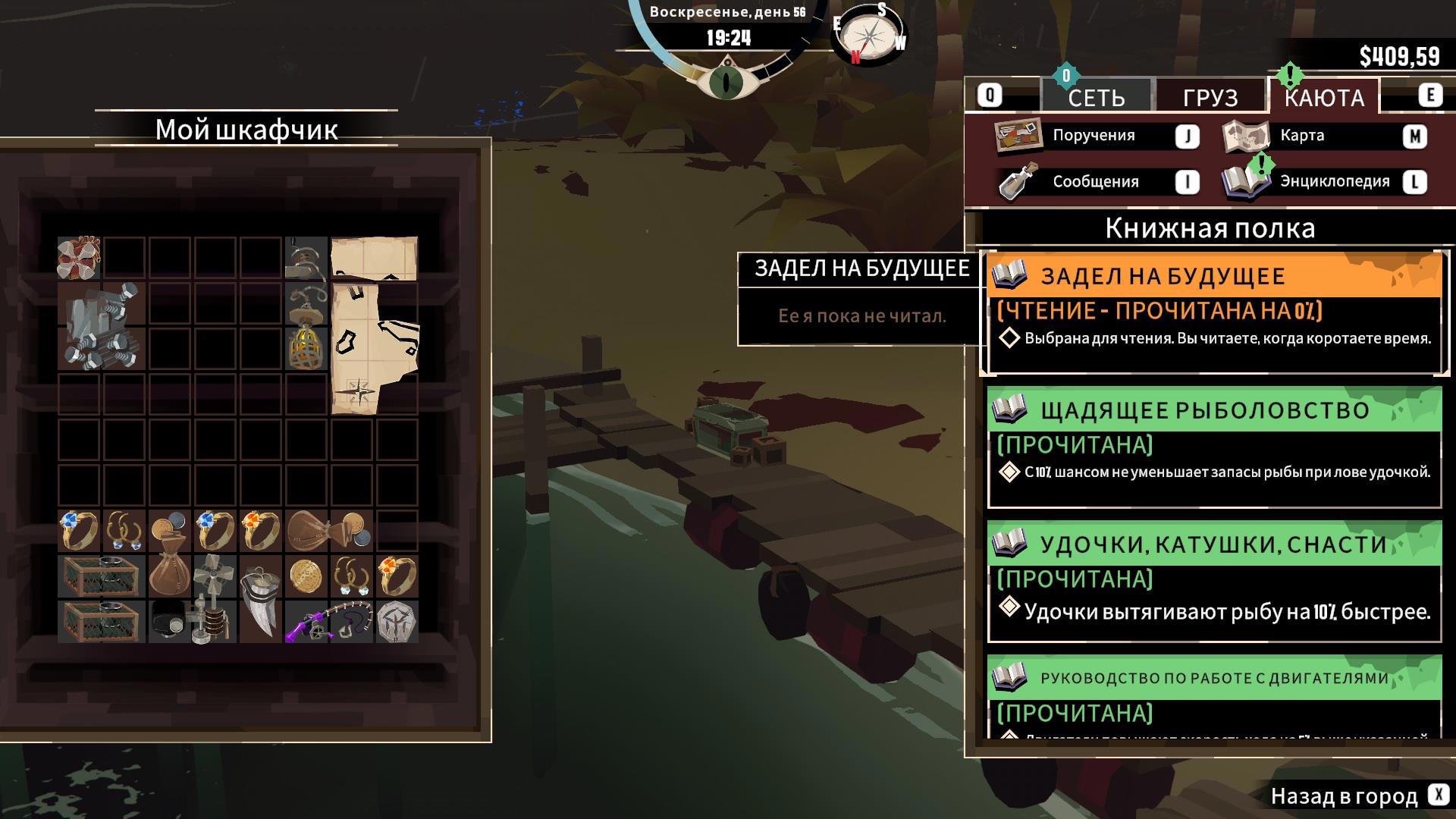Pick the pile of metal bolts
This screenshot has height=819, width=1456.
102,327
